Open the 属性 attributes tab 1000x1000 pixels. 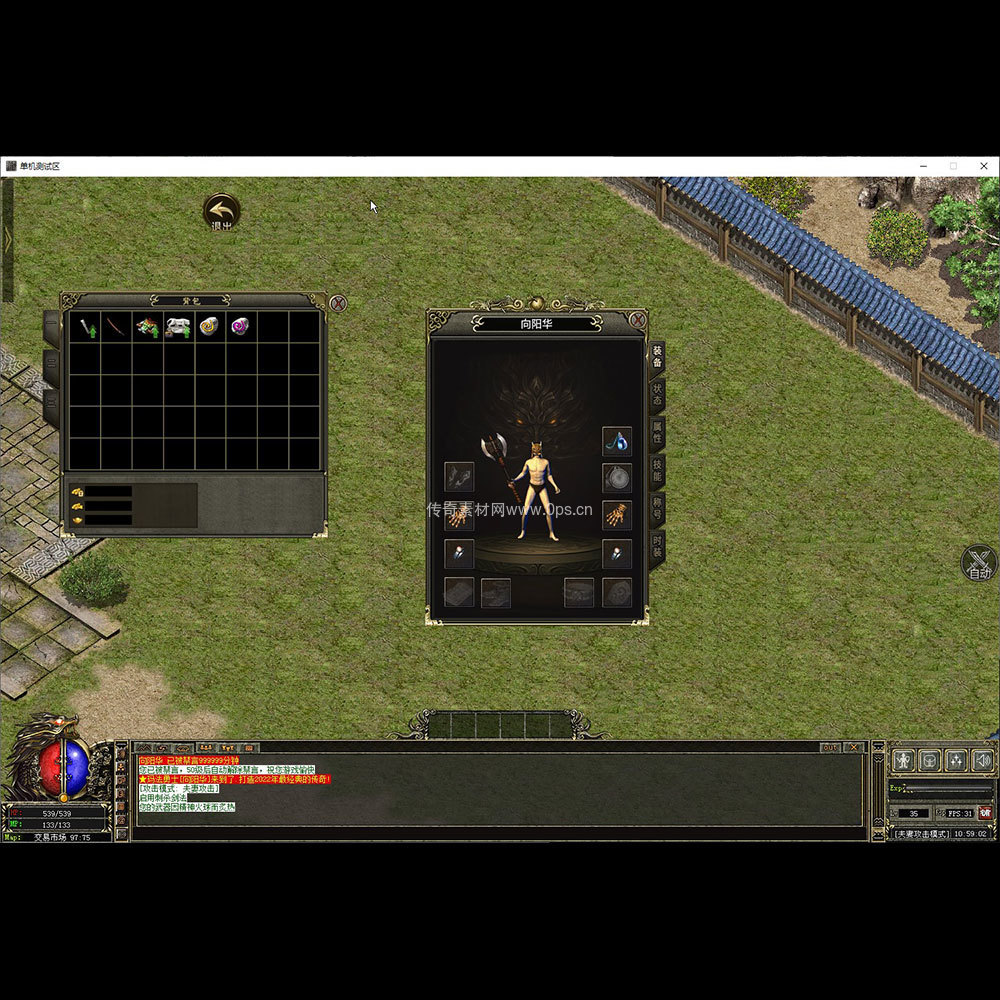tap(657, 432)
